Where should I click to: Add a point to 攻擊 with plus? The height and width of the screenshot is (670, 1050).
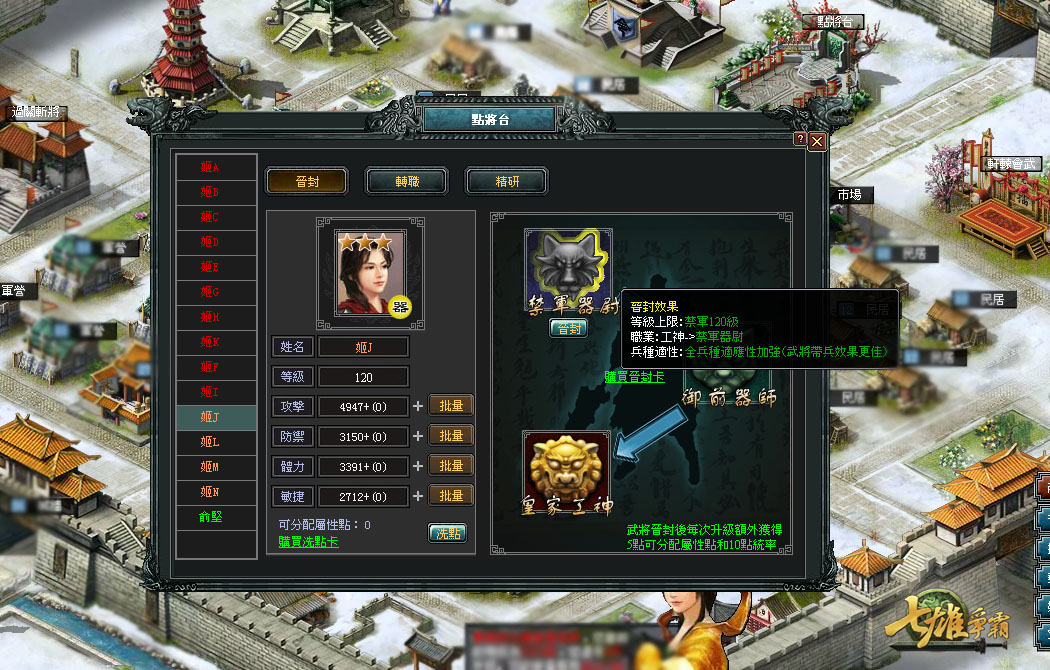click(x=418, y=406)
